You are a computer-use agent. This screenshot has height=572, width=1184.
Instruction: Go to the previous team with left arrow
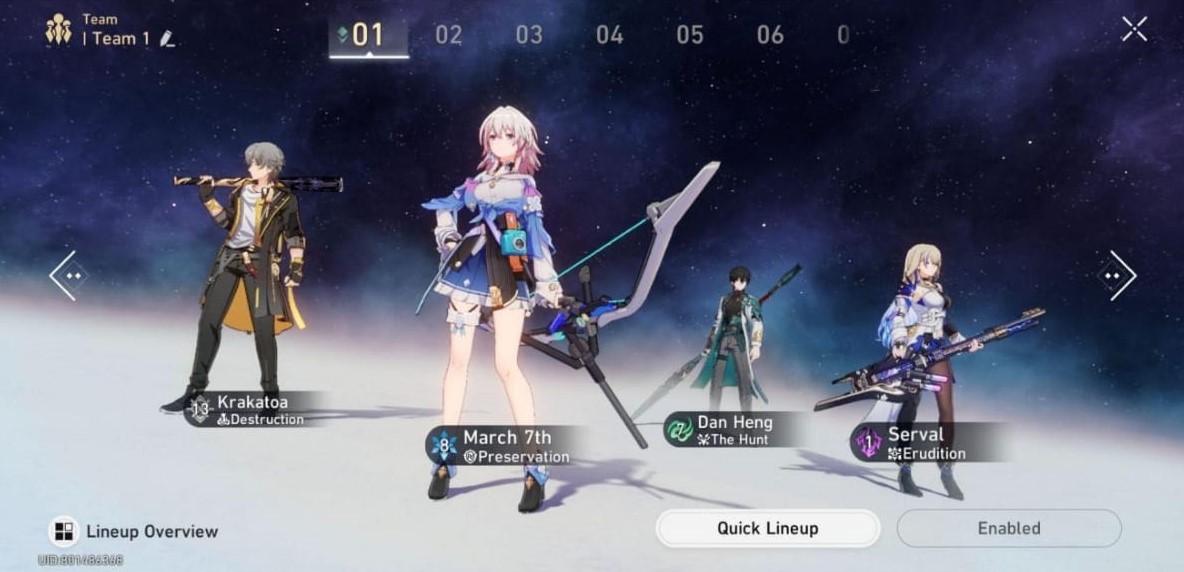click(69, 275)
